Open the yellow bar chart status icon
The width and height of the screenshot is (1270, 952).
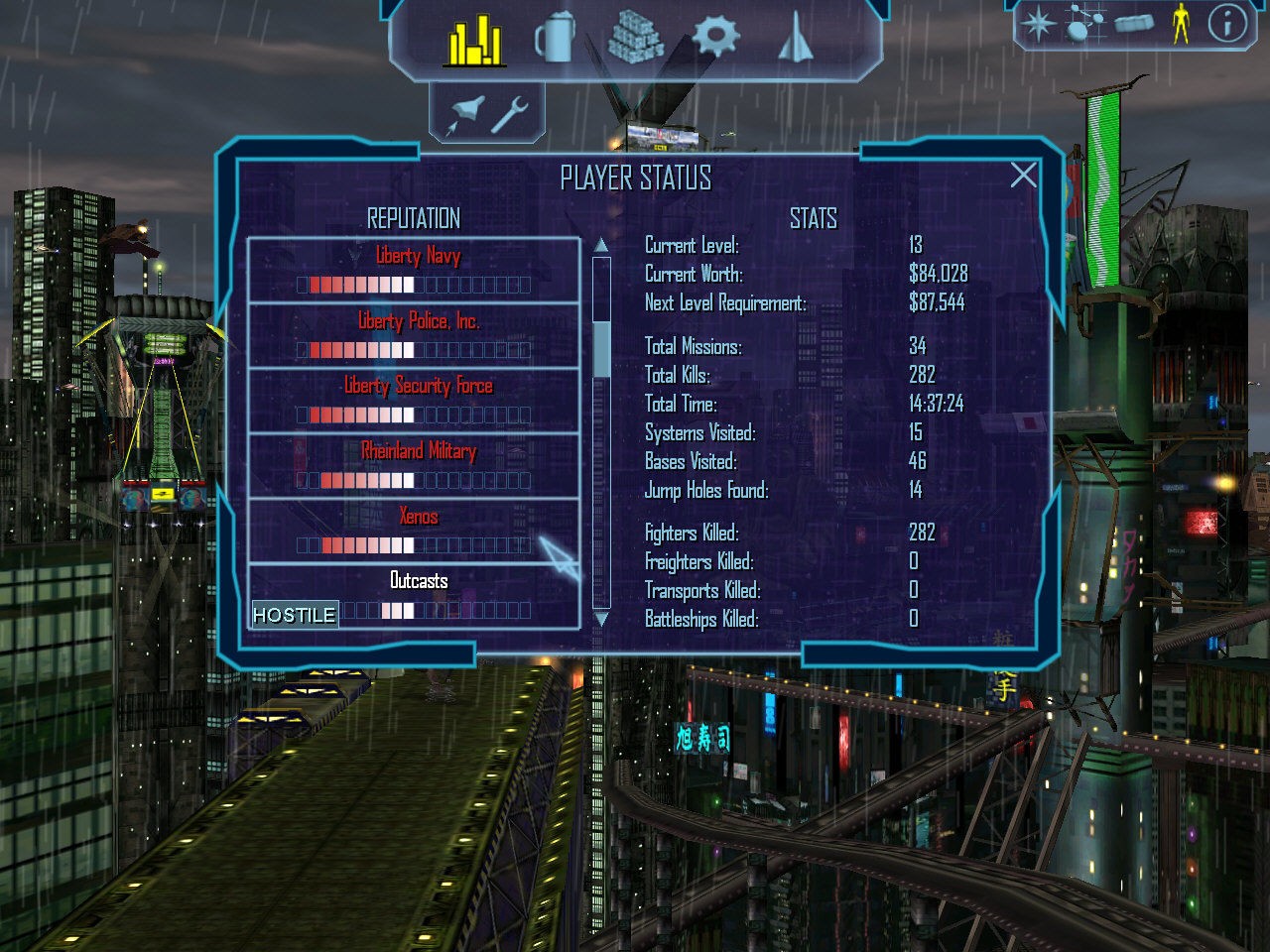pos(475,41)
